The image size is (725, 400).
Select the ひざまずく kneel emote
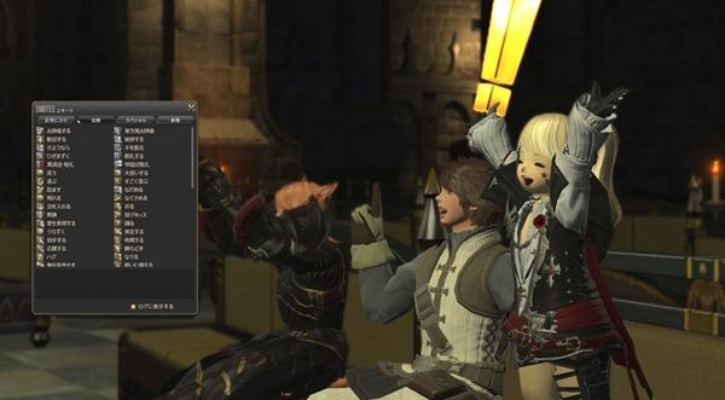click(x=55, y=156)
